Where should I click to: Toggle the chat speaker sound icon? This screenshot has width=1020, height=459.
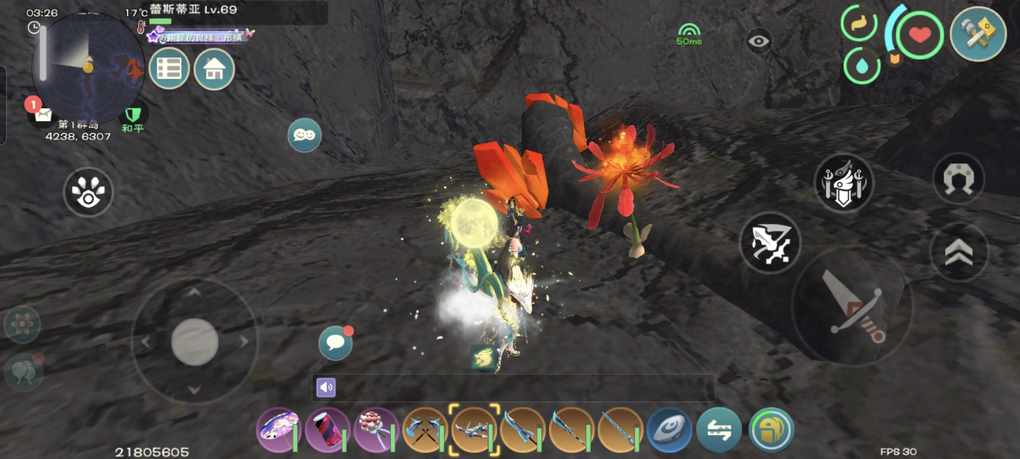[326, 388]
